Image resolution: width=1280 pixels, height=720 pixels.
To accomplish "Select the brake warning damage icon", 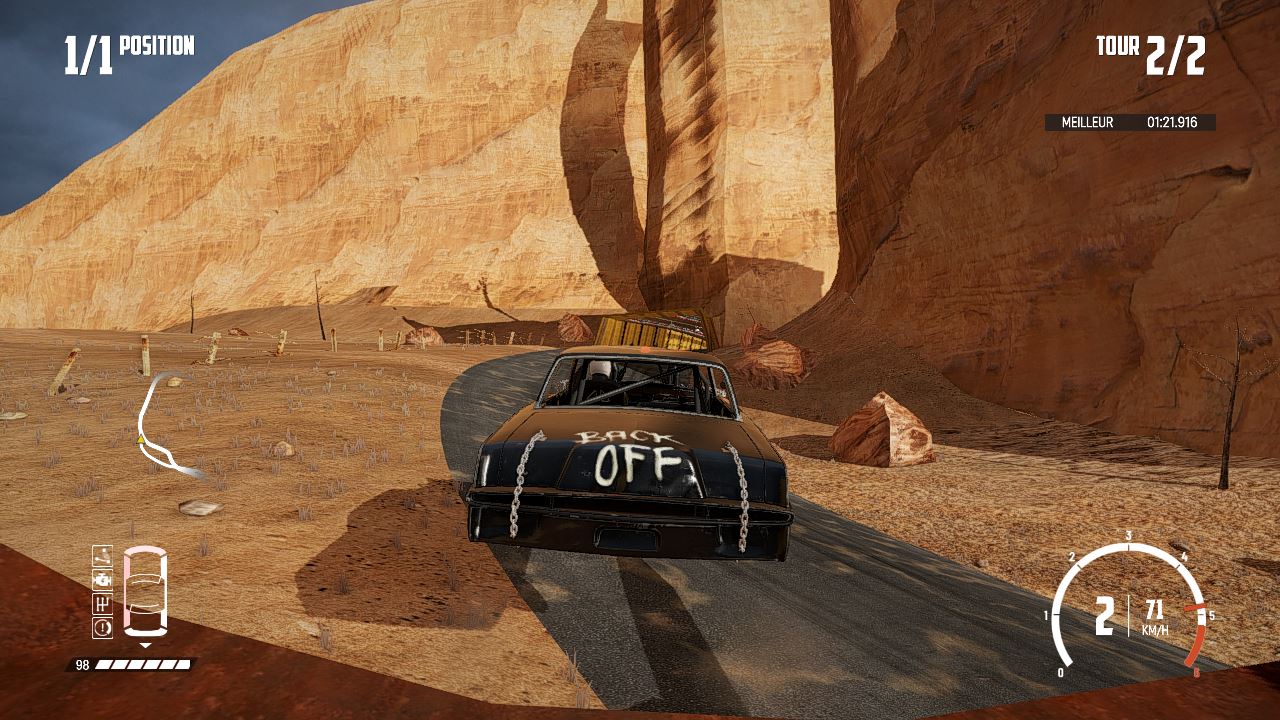I will tap(103, 627).
